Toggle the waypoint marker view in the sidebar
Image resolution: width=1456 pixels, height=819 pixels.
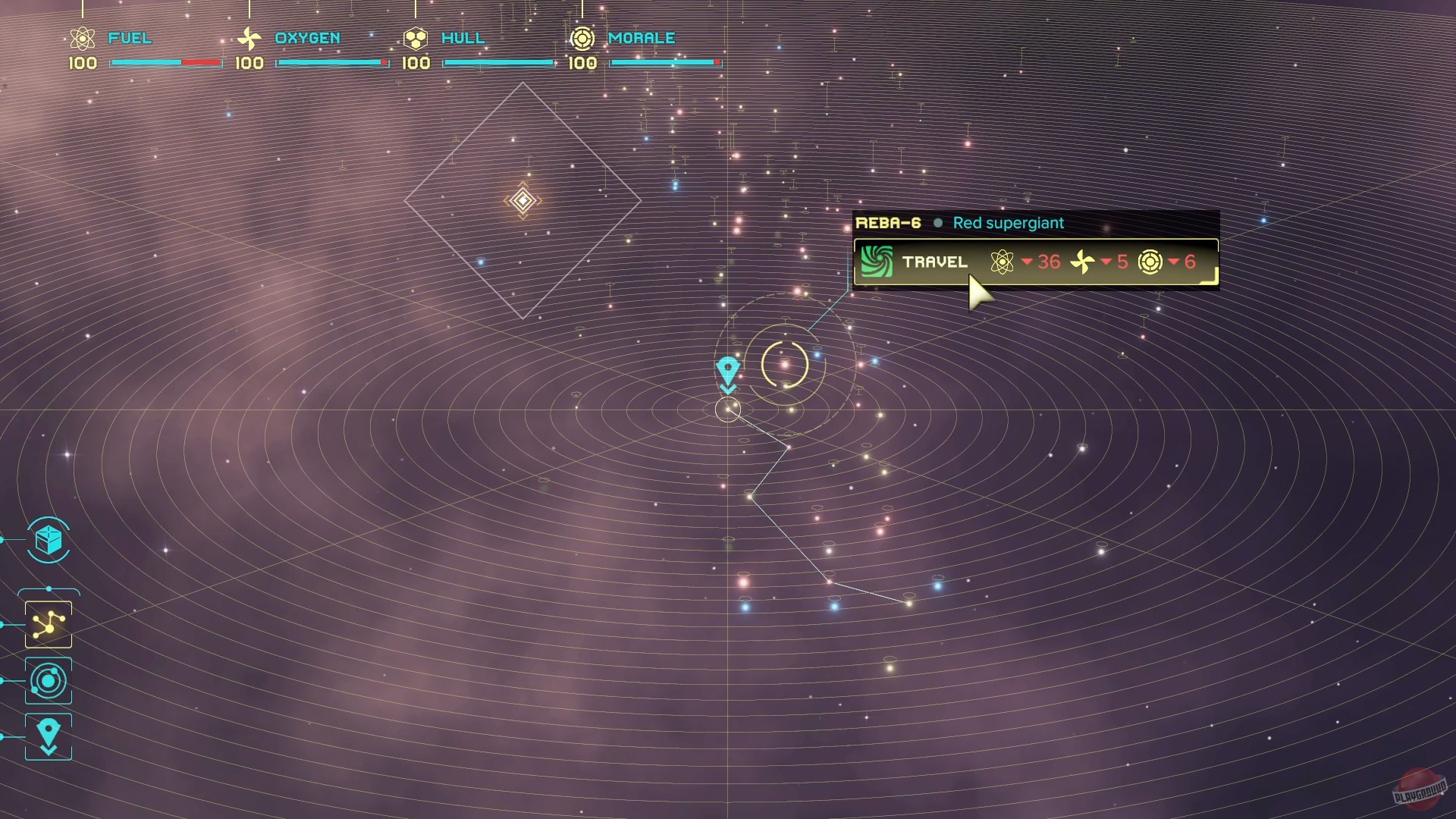(48, 735)
